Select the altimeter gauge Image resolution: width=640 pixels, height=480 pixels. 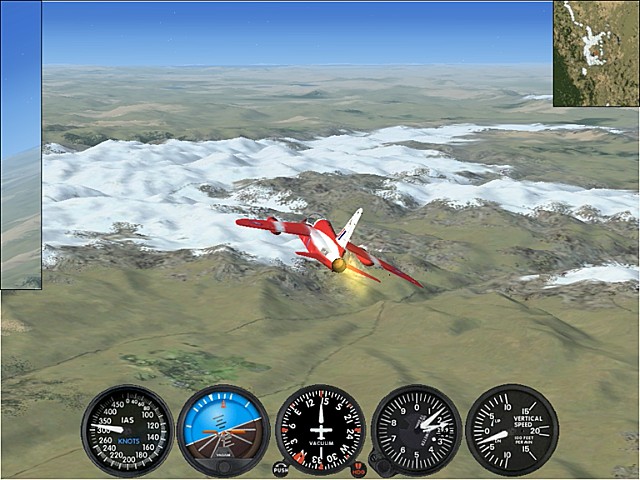coord(416,430)
